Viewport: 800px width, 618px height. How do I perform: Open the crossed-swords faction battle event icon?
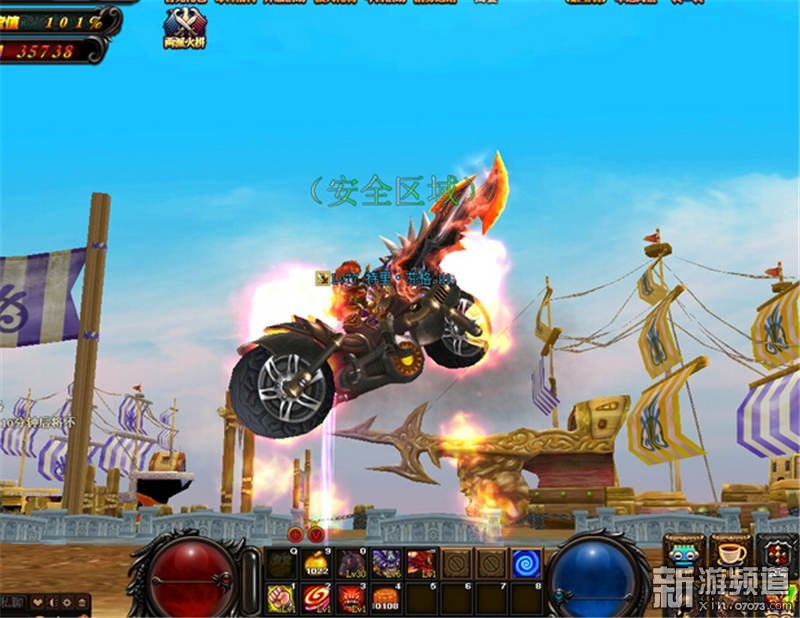click(x=184, y=24)
